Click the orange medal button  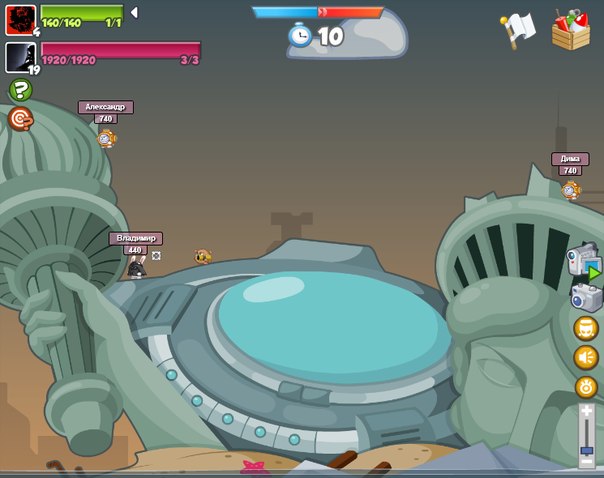586,387
